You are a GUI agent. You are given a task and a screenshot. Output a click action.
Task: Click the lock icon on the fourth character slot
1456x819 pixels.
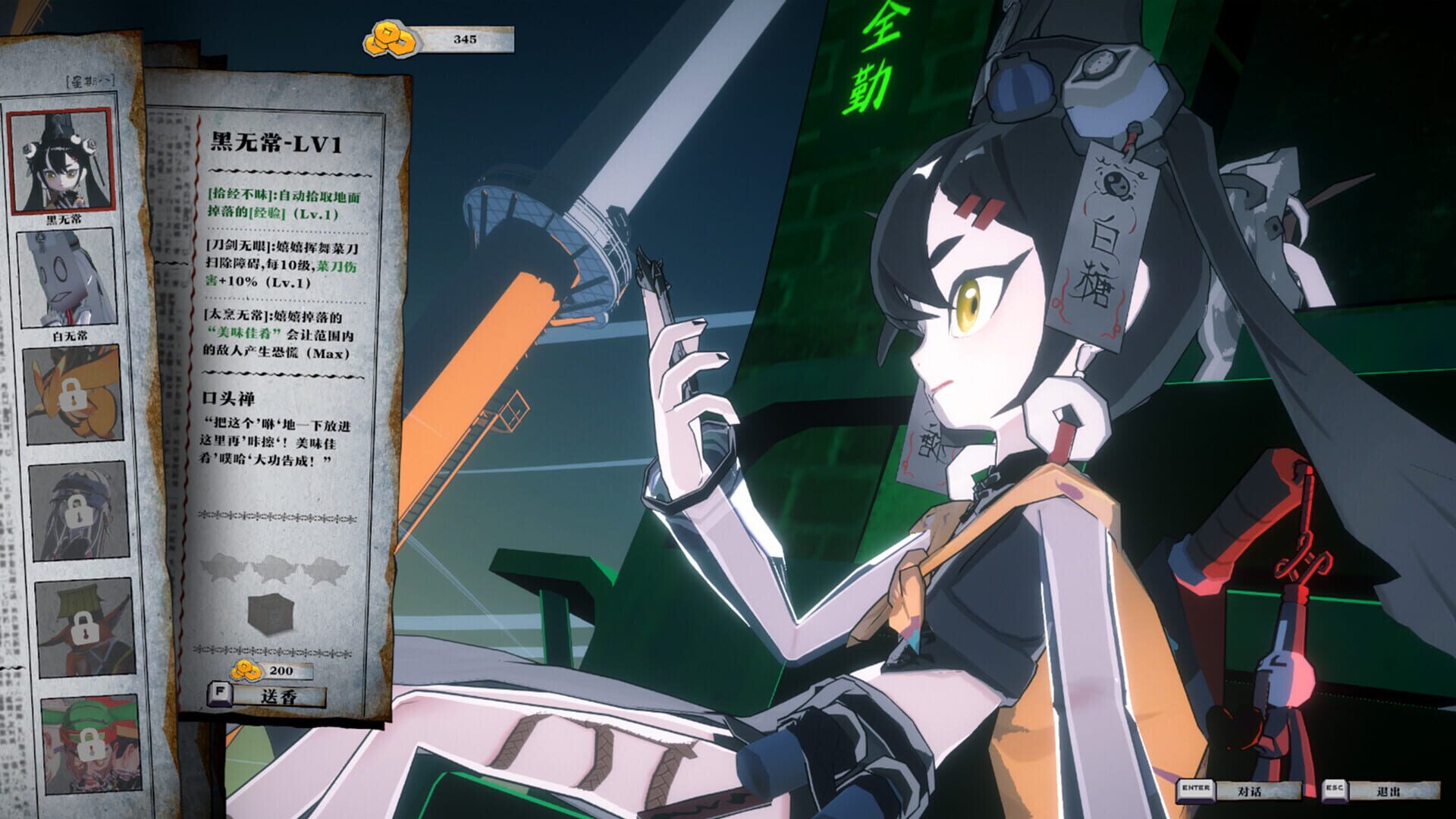point(79,512)
